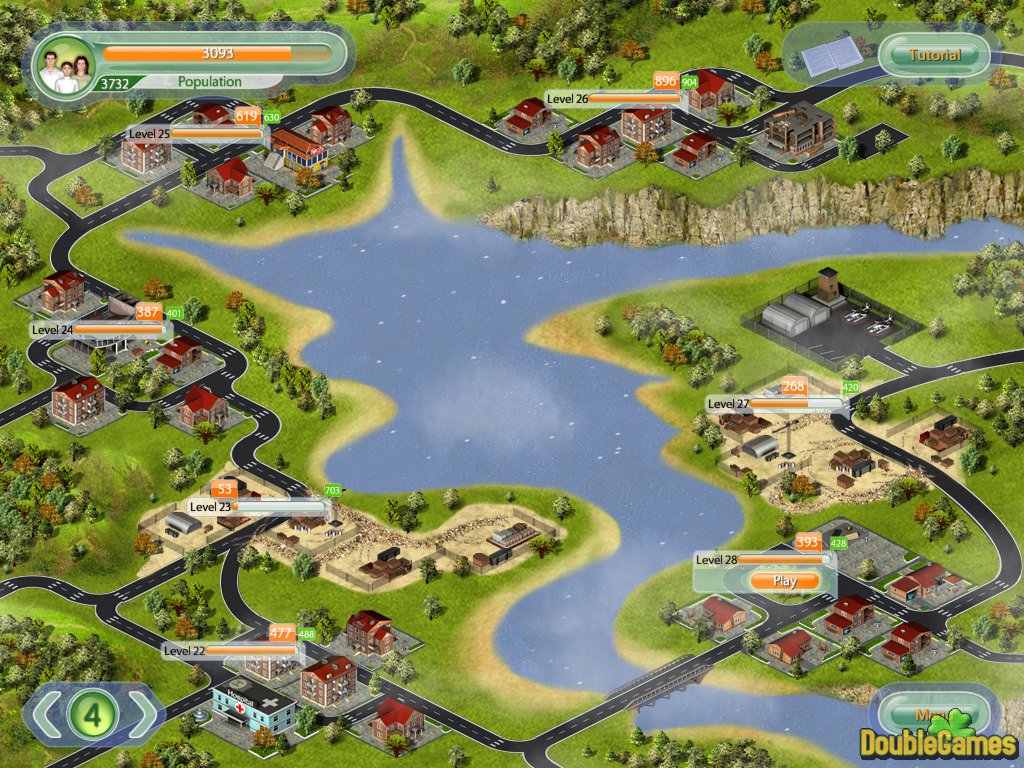Go to the previous map page
Screen dimensions: 1024x768
46,714
